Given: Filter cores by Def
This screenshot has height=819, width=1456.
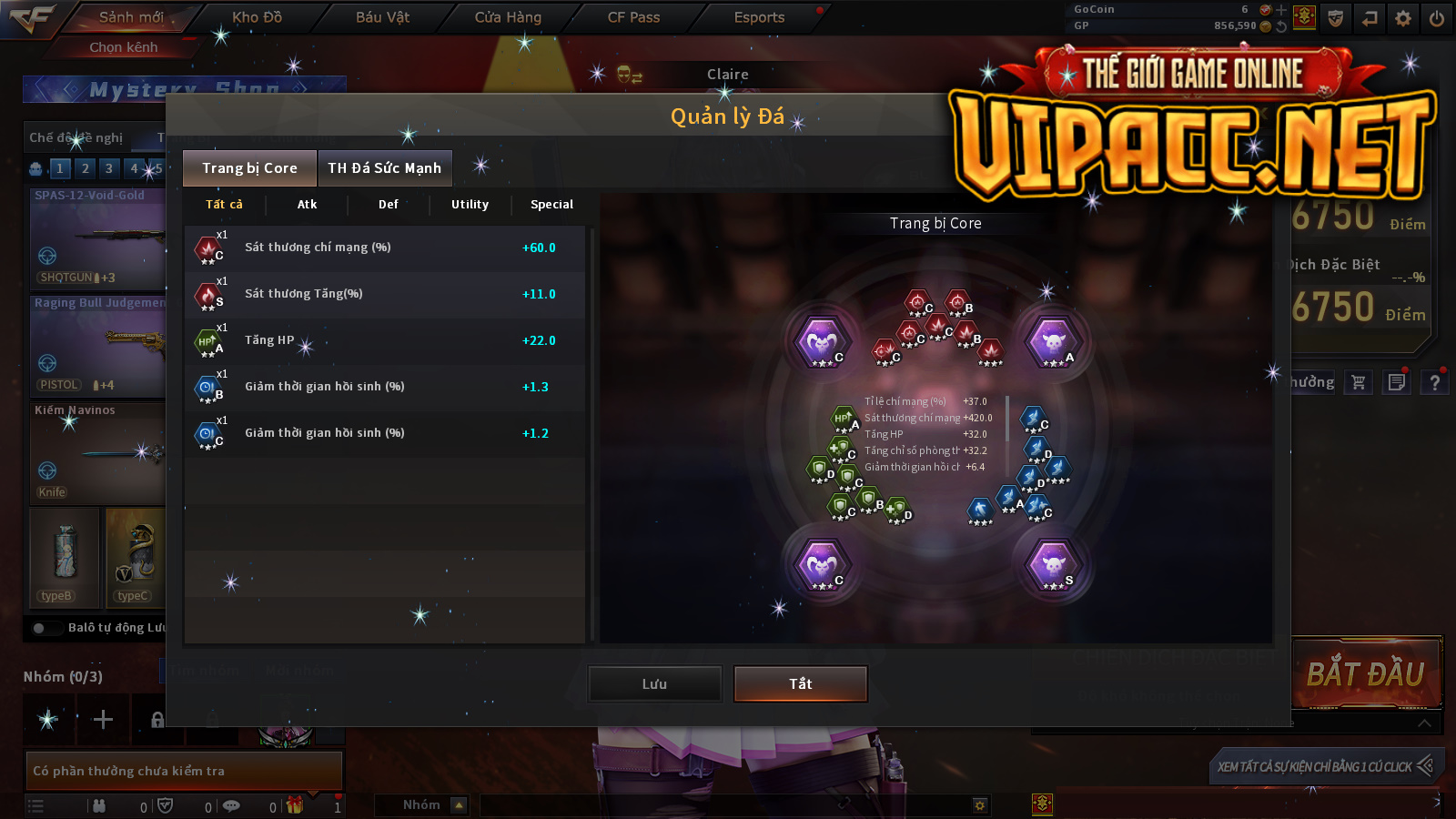Looking at the screenshot, I should (x=389, y=205).
